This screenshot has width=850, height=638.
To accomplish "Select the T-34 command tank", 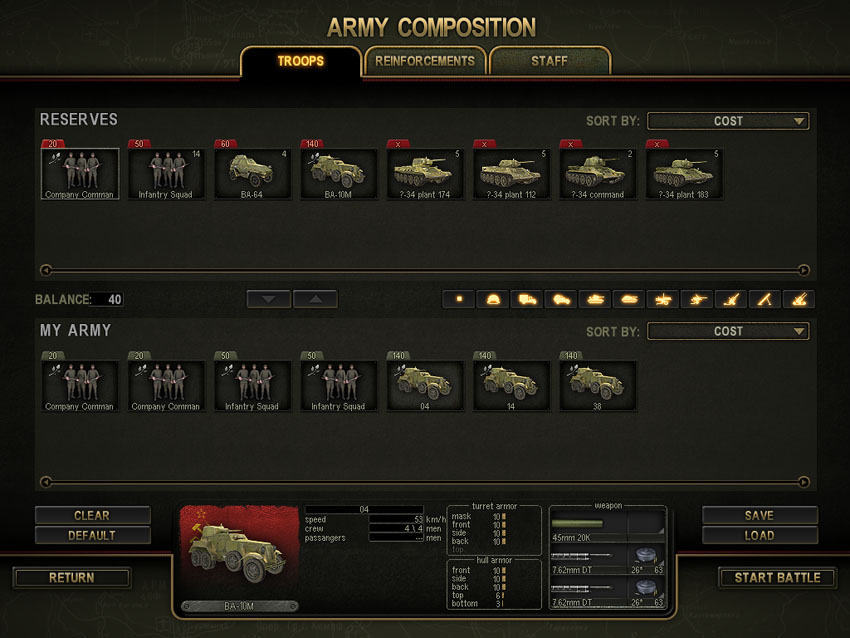I will tap(597, 174).
